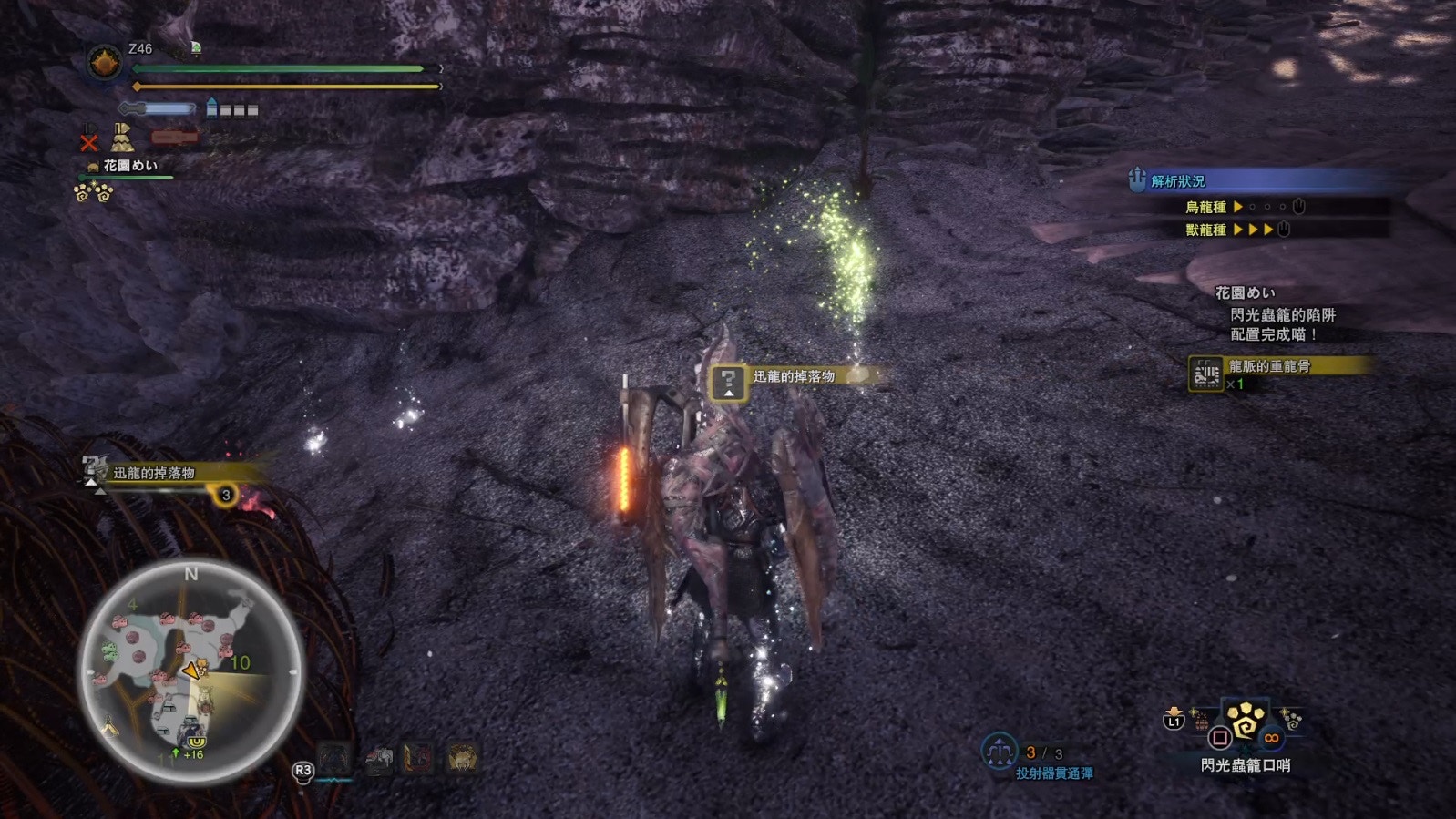Select the 迅龍的掉落物 pickup prompt label
This screenshot has height=819, width=1456.
pos(794,376)
